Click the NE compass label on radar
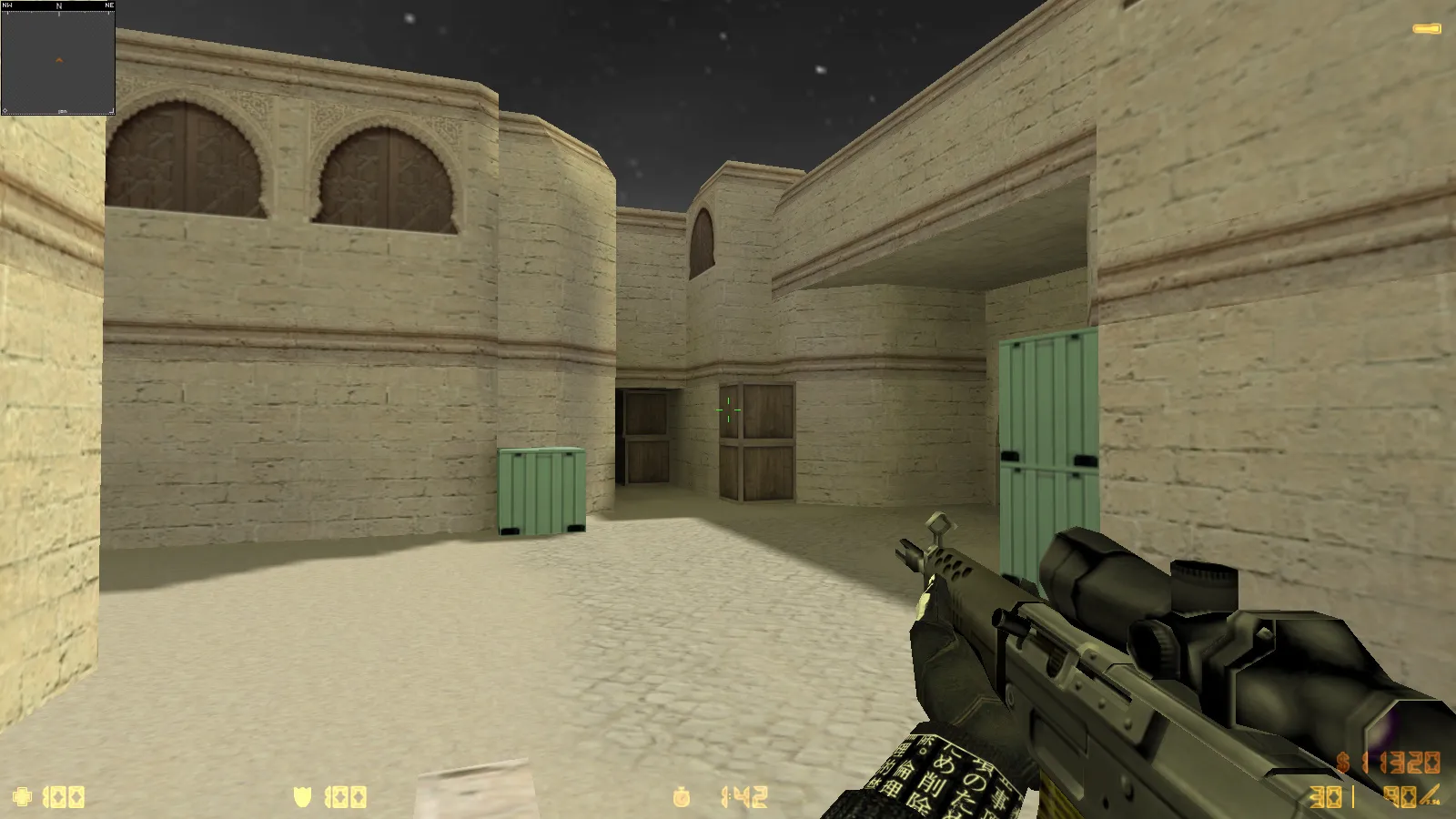The height and width of the screenshot is (819, 1456). pyautogui.click(x=107, y=5)
